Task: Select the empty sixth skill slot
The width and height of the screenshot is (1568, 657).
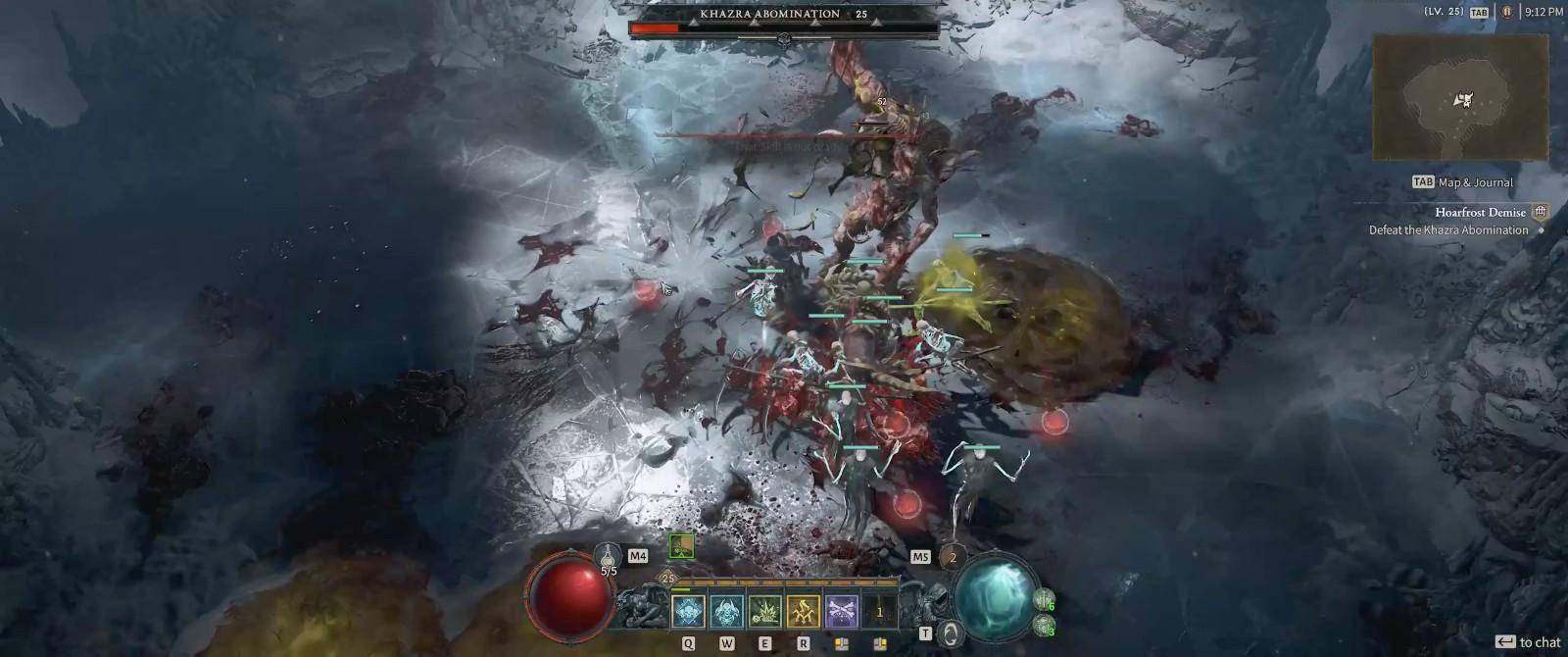Action: pos(880,611)
